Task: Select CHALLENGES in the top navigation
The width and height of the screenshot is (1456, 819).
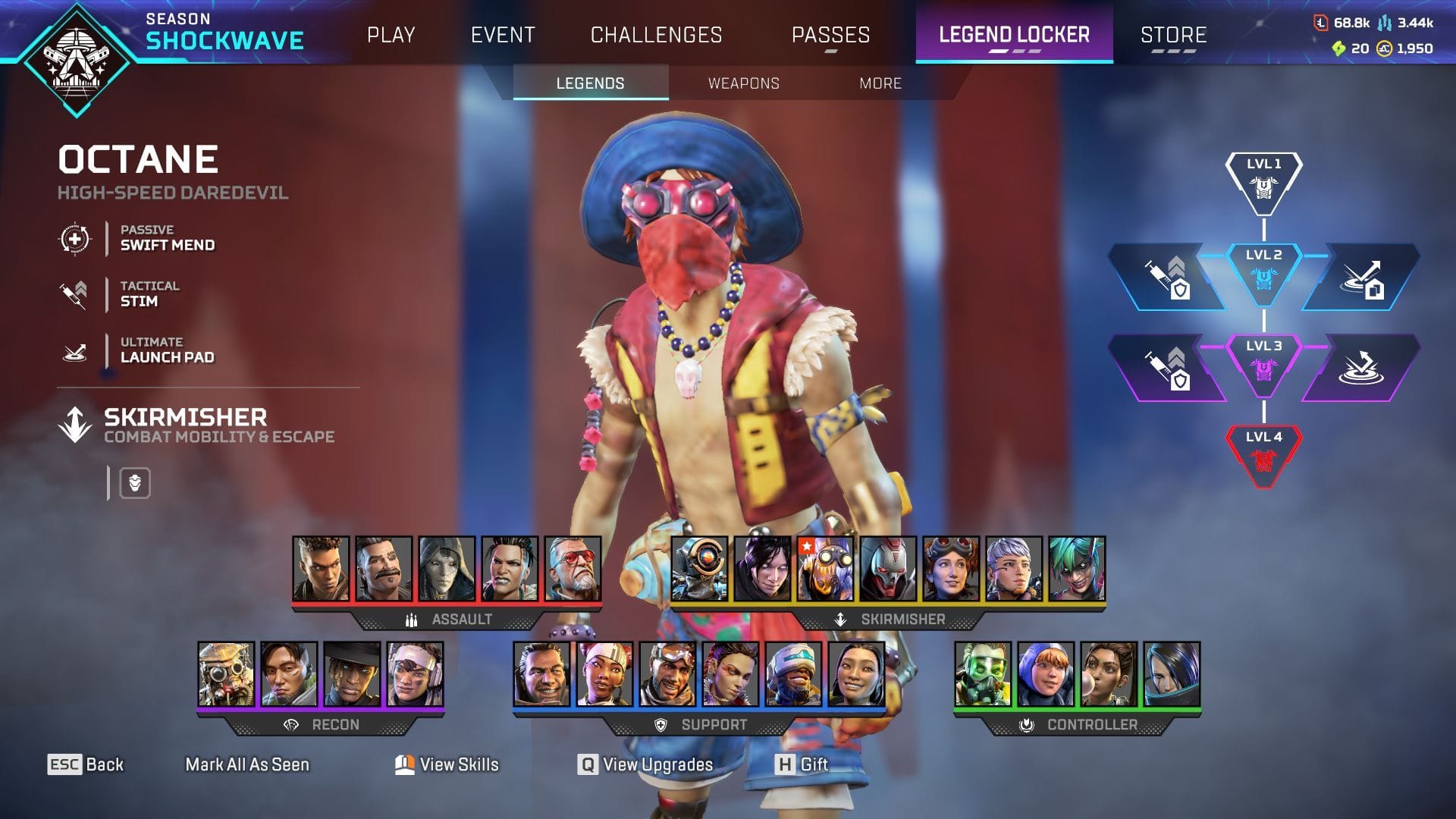Action: tap(655, 35)
